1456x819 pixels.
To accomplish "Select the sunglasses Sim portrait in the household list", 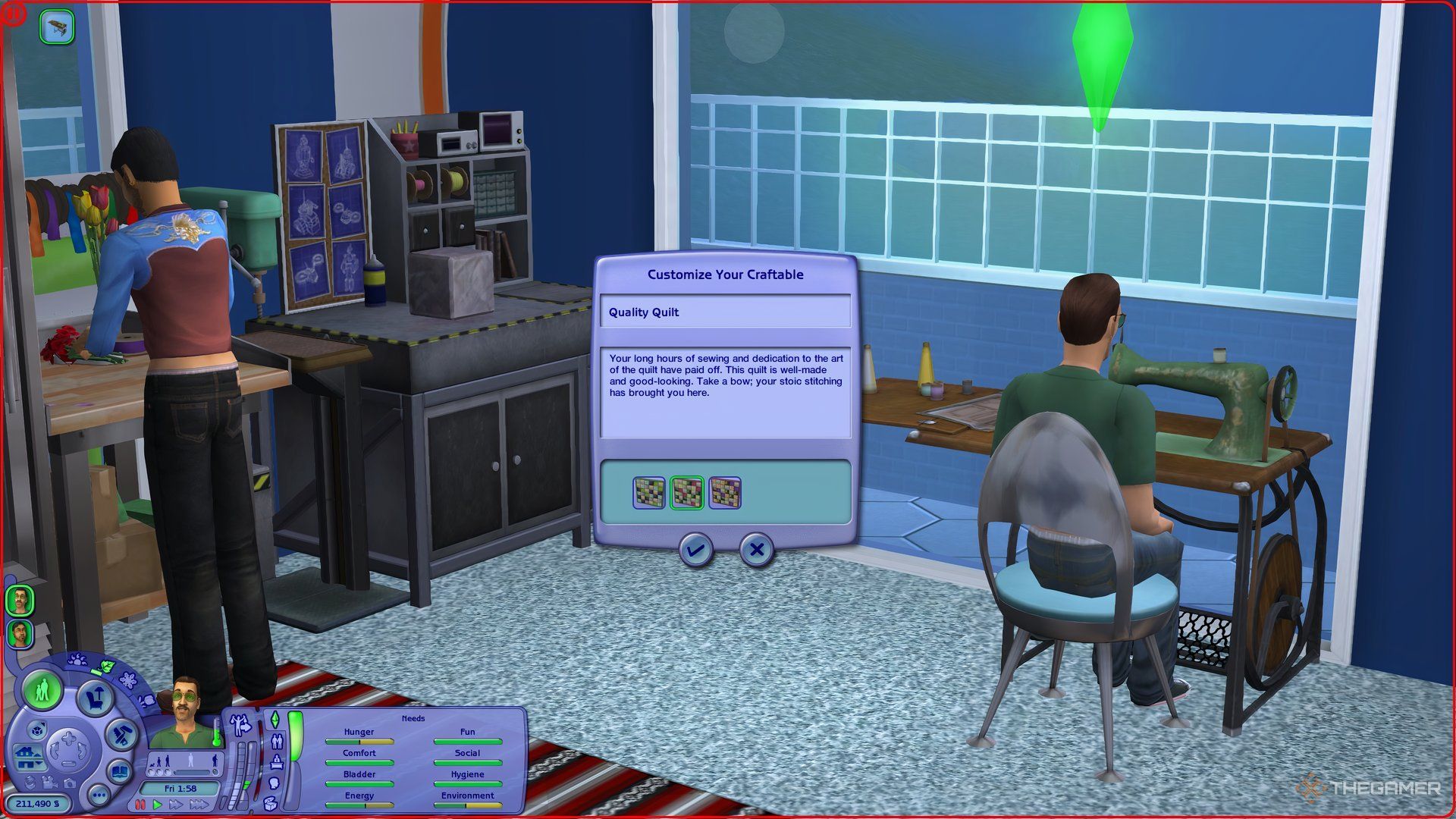I will coord(19,600).
